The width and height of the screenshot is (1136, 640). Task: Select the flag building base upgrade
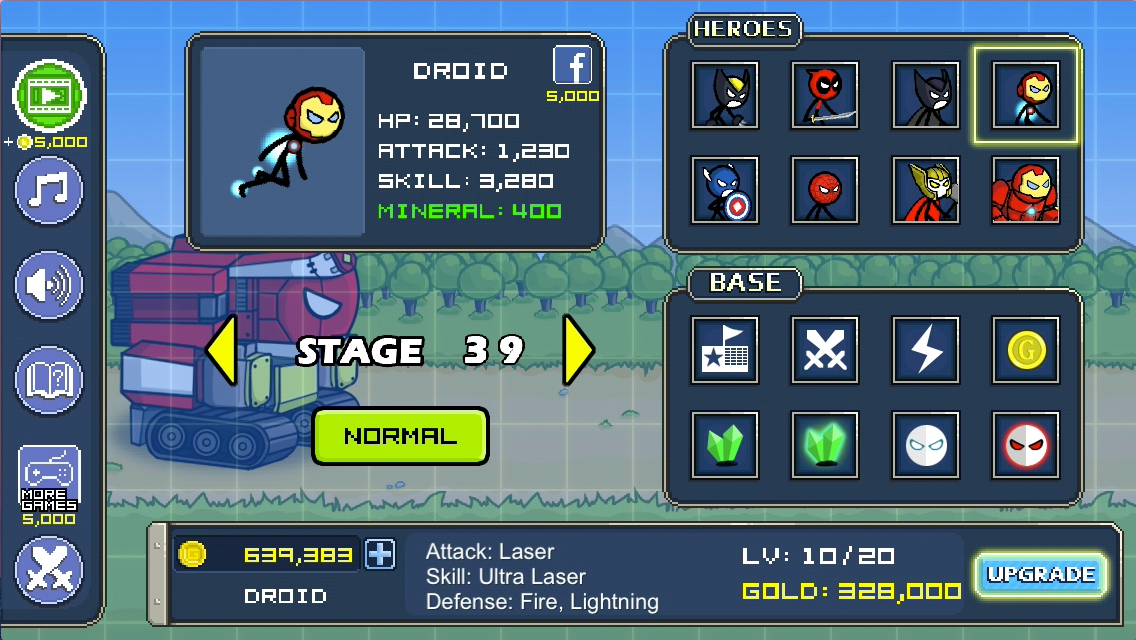click(x=724, y=350)
